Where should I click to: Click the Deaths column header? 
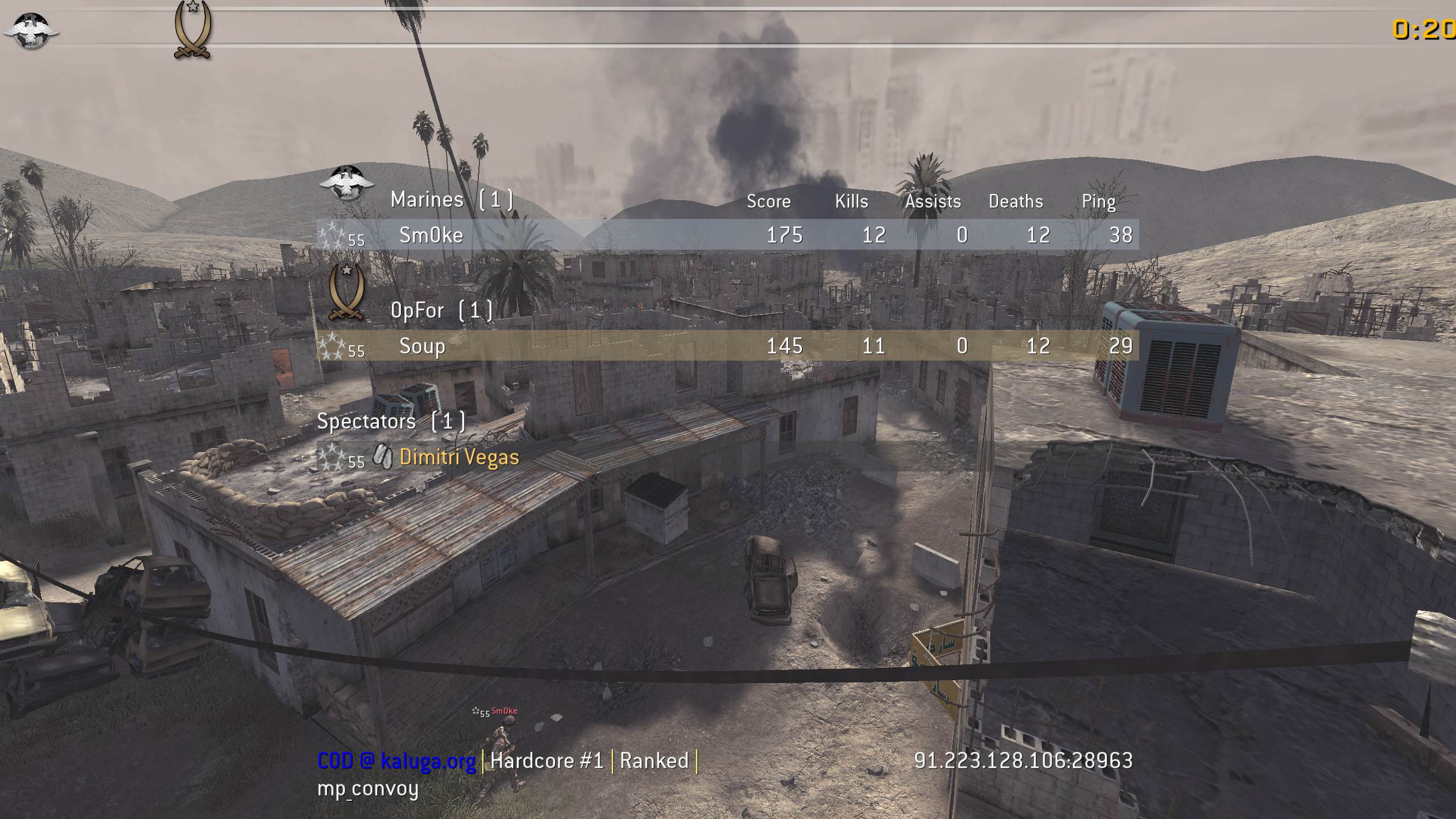point(1016,201)
